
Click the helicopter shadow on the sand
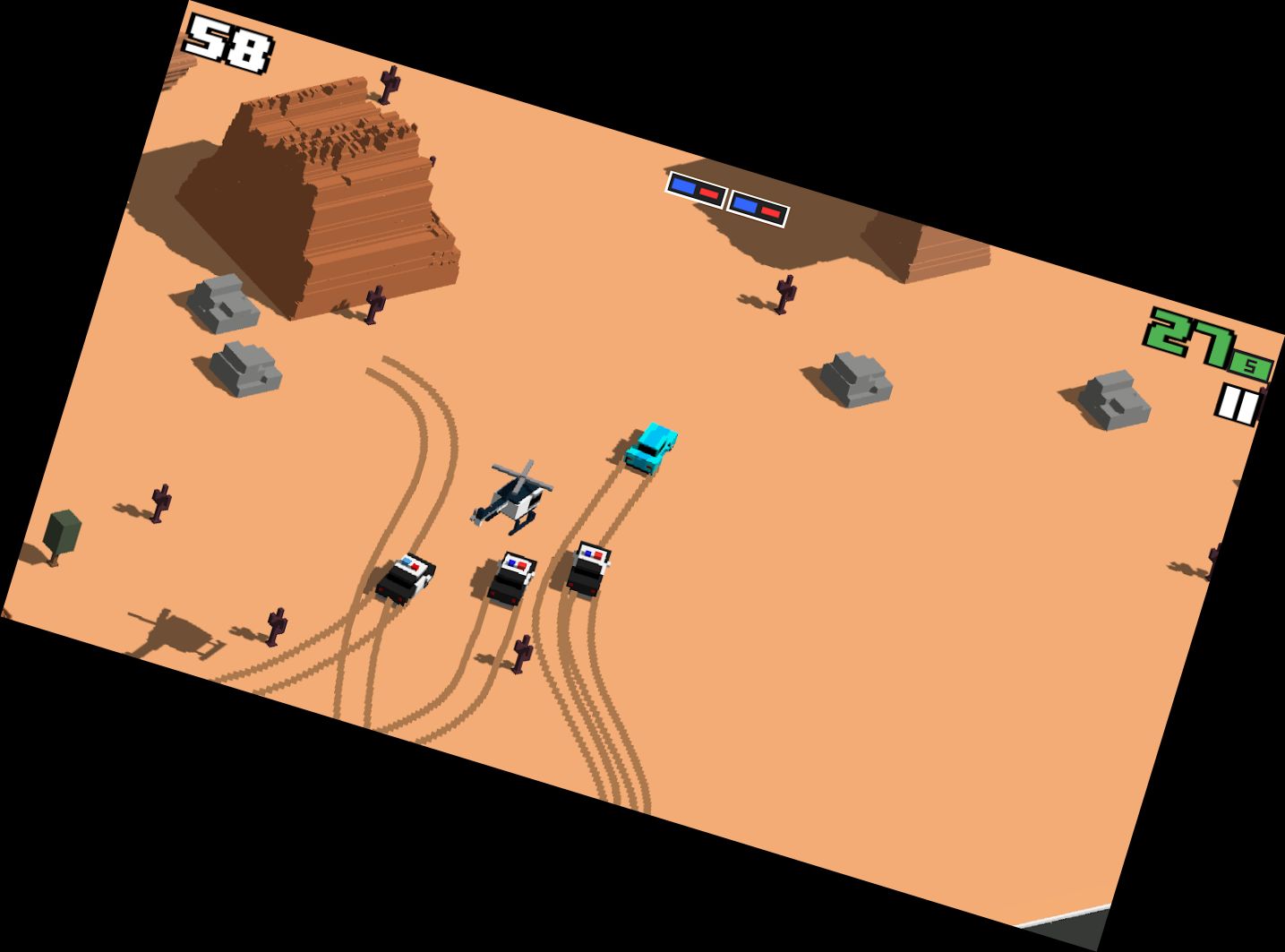coord(179,631)
